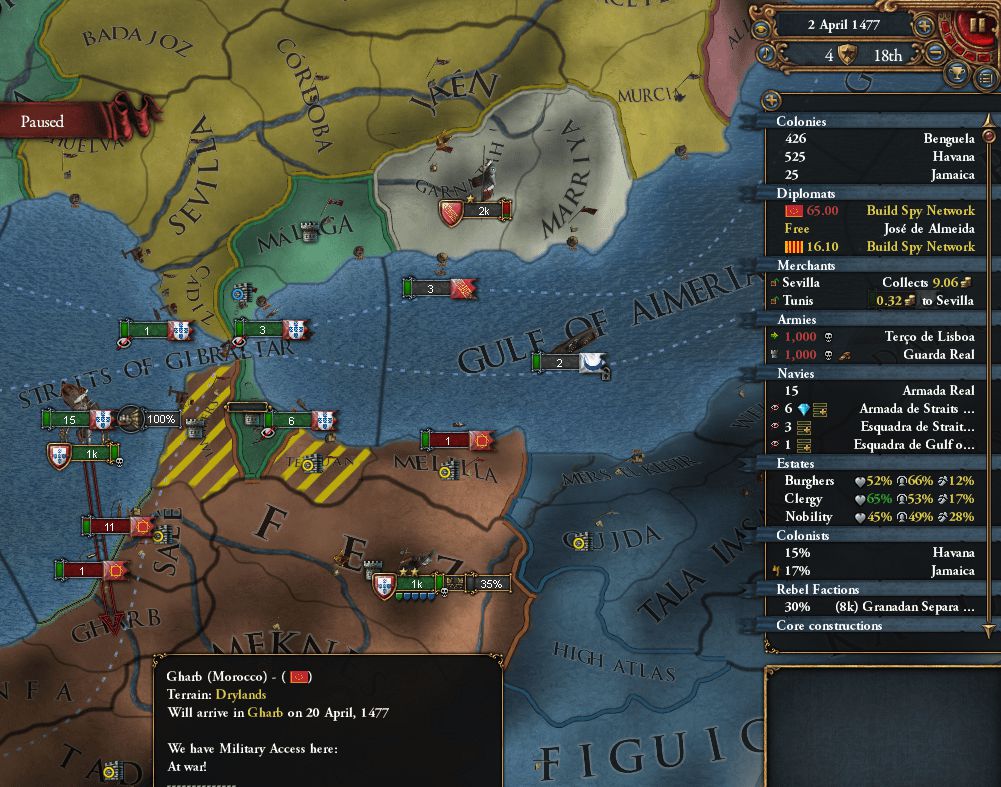Click the outliner scrollbar down arrow
This screenshot has width=1001, height=787.
[x=989, y=630]
